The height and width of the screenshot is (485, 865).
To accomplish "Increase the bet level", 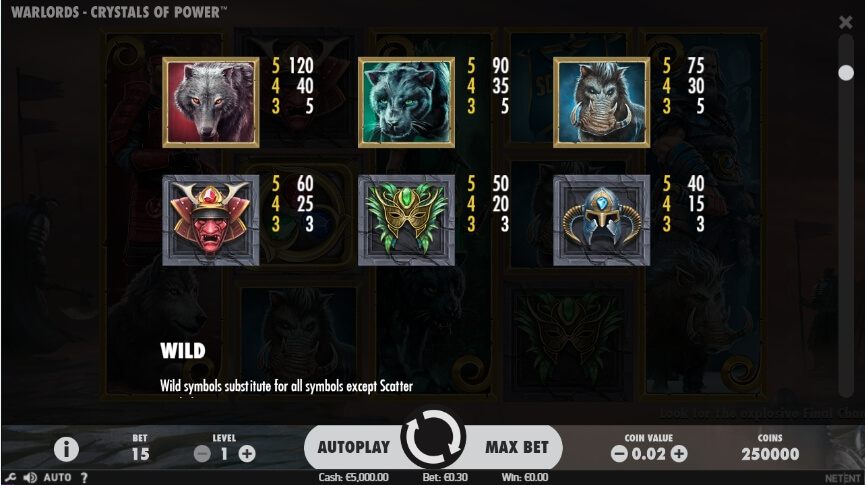I will coord(246,453).
